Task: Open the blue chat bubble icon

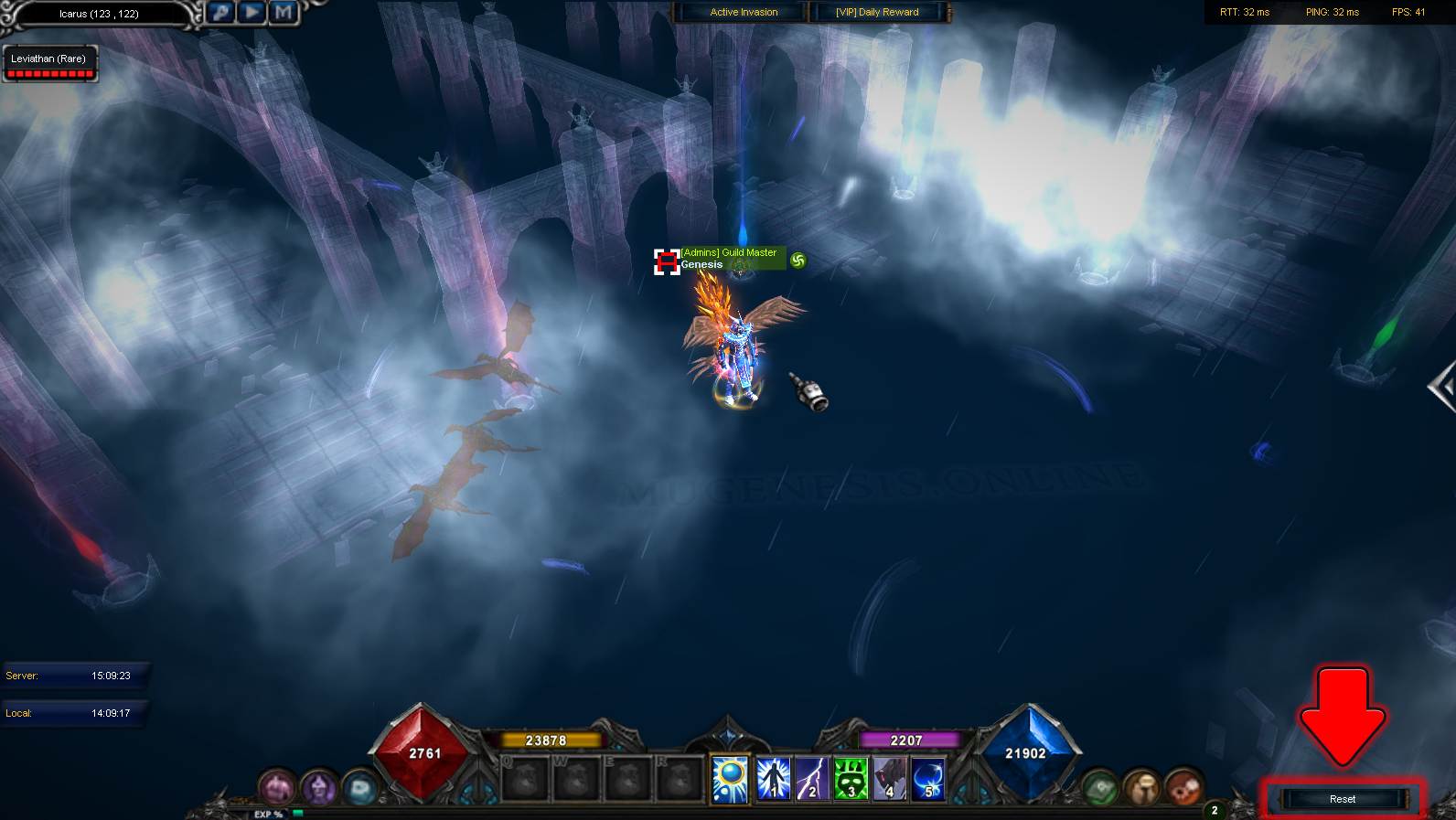Action: [x=360, y=787]
